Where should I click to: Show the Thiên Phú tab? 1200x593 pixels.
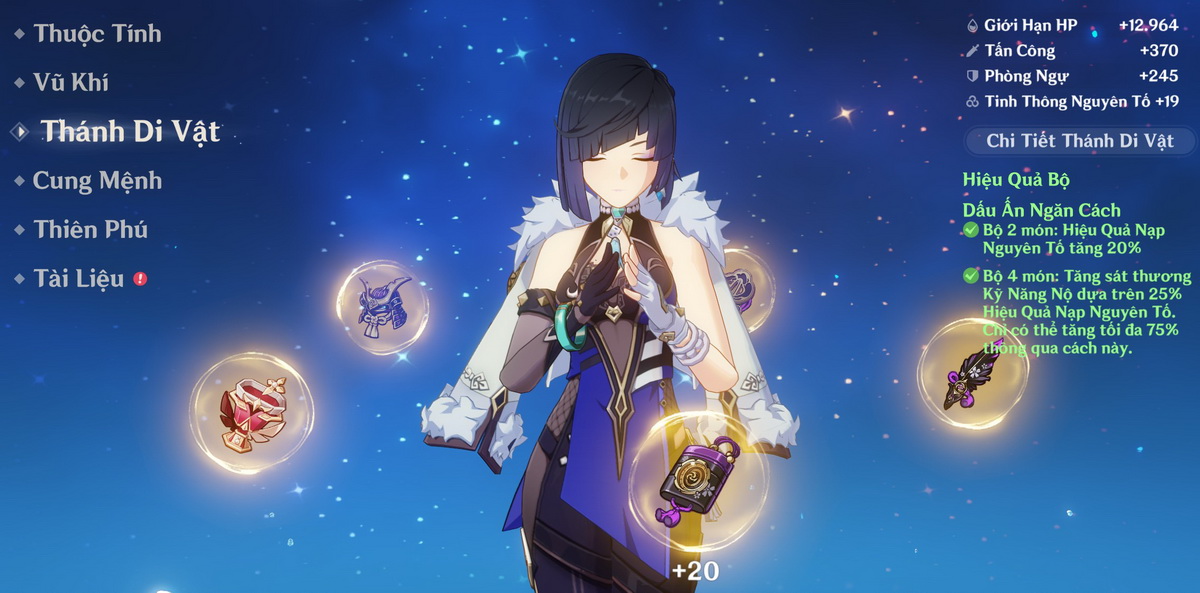click(90, 230)
